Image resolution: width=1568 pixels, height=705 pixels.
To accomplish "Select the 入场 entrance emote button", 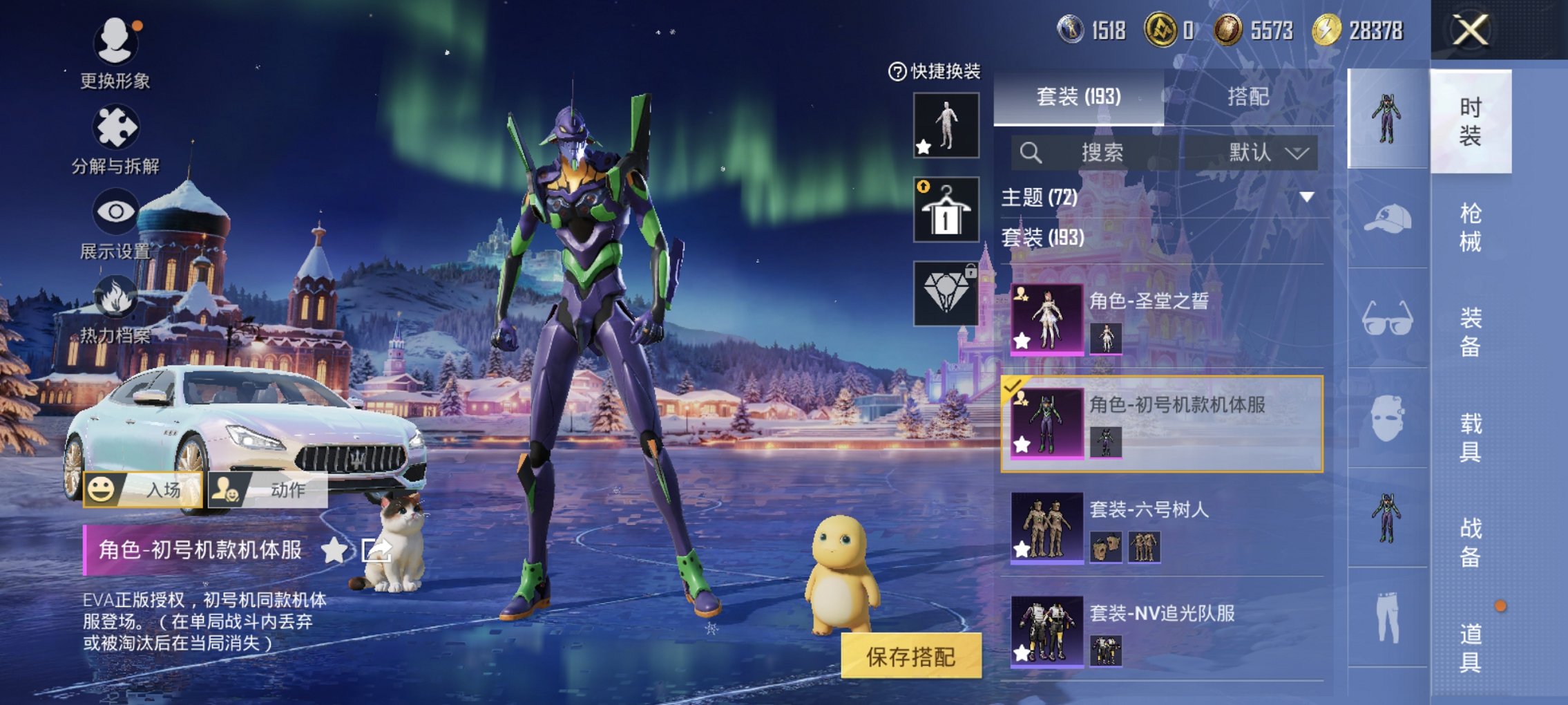I will (144, 489).
